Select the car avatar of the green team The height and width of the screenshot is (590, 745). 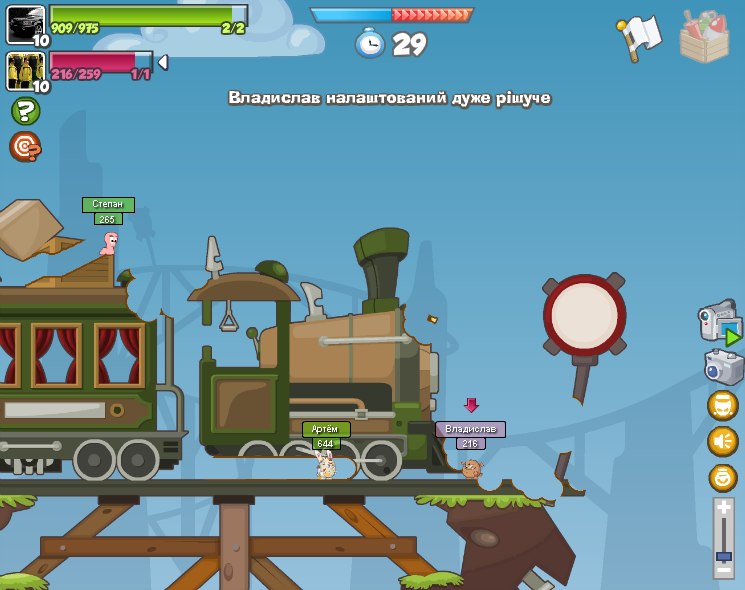point(25,24)
